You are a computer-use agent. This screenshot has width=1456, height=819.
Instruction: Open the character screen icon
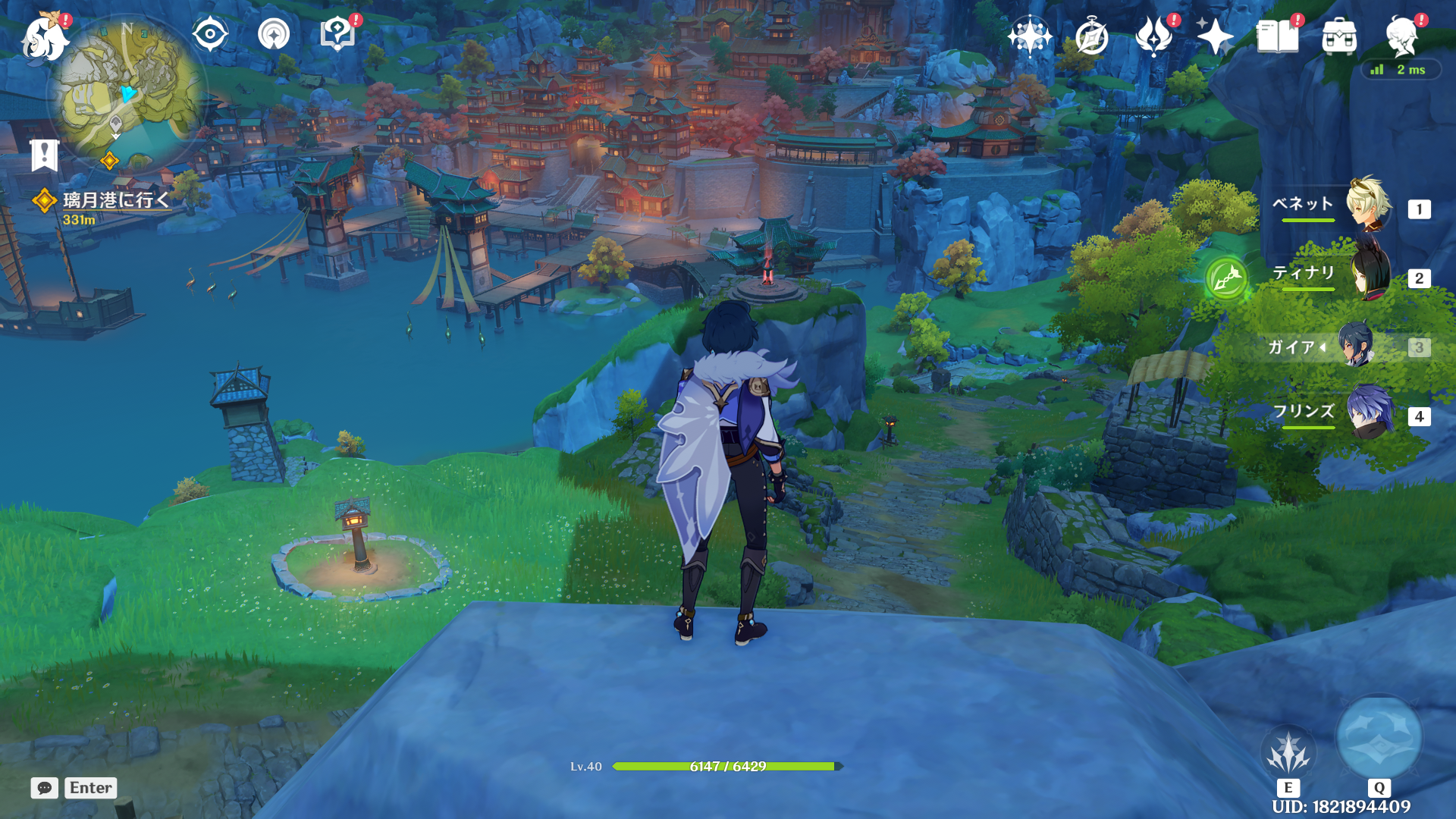(1401, 36)
